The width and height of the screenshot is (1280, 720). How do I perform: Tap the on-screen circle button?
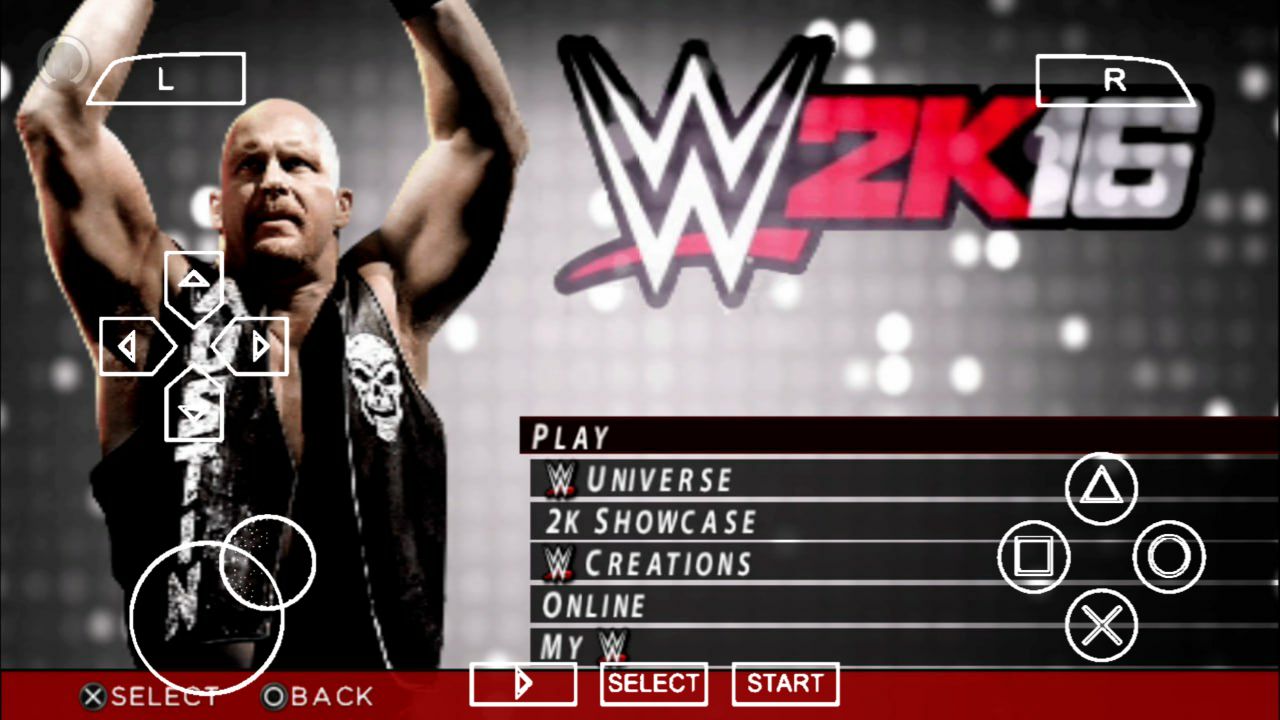click(1168, 557)
